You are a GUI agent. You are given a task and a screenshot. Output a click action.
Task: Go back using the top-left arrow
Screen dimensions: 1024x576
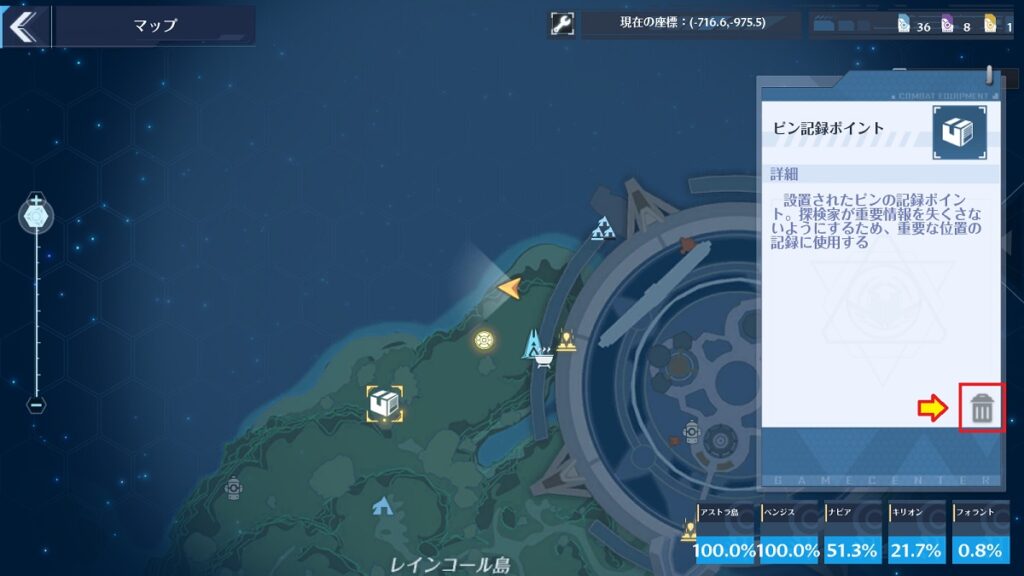22,25
